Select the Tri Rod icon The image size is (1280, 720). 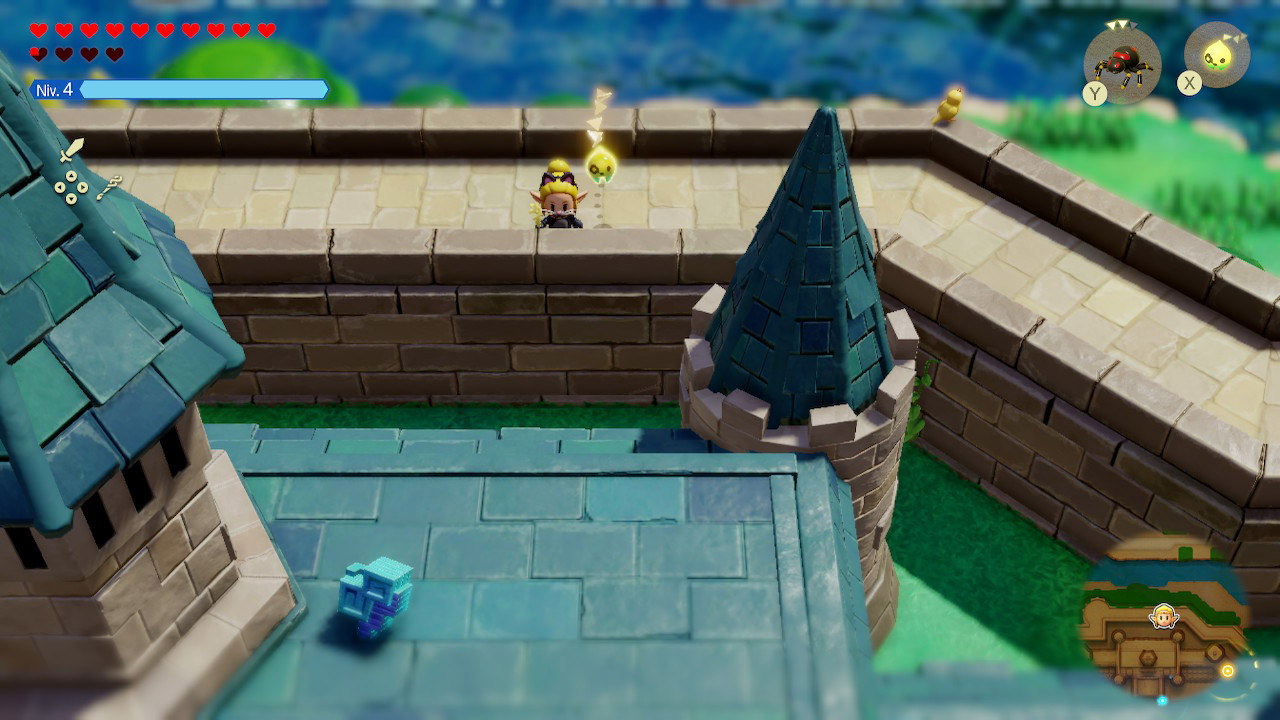(x=110, y=187)
